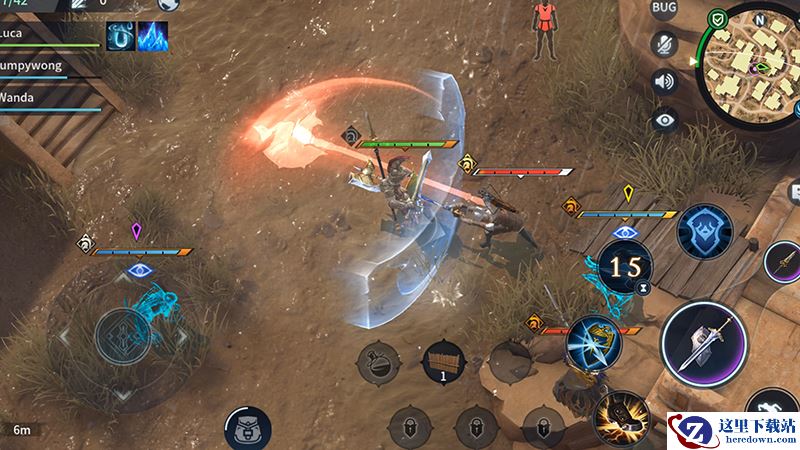The image size is (800, 450).
Task: Toggle the muted microphone icon
Action: 664,44
